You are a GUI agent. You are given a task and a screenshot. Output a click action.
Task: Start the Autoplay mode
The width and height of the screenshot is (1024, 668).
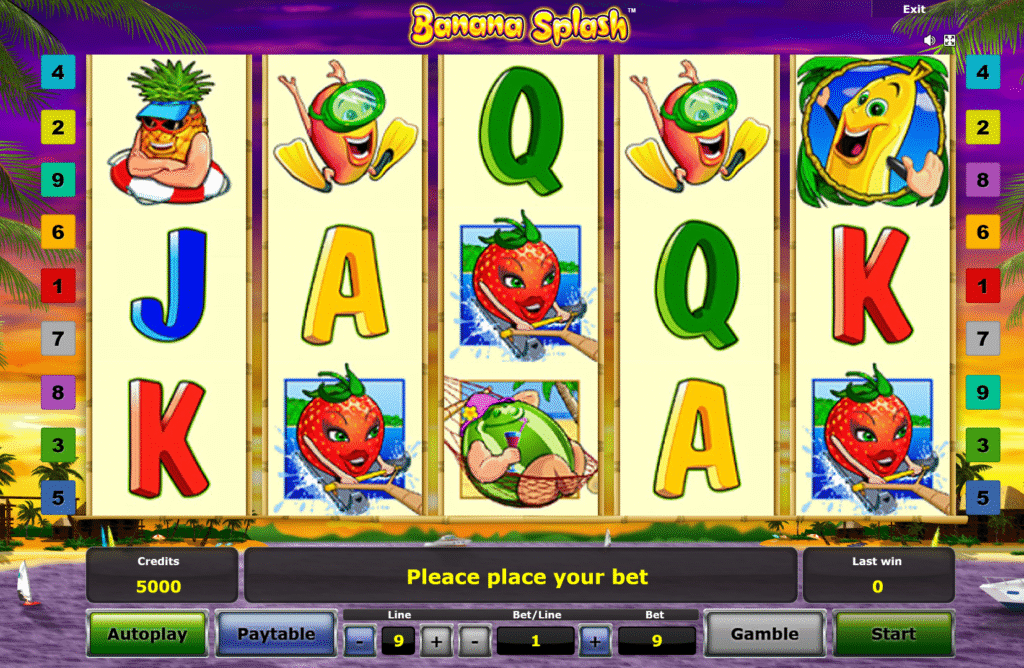[147, 634]
